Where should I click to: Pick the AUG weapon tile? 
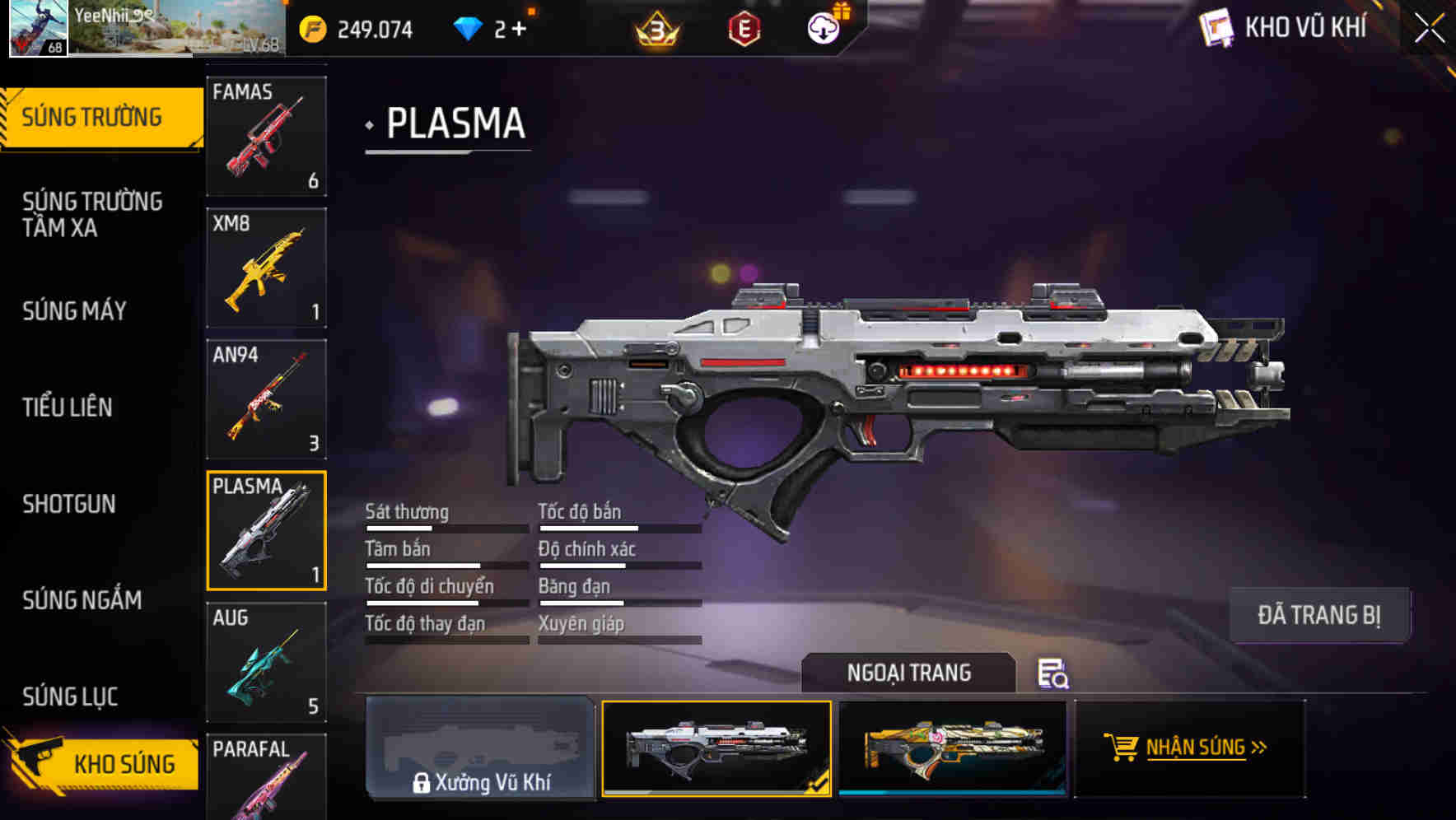[266, 662]
